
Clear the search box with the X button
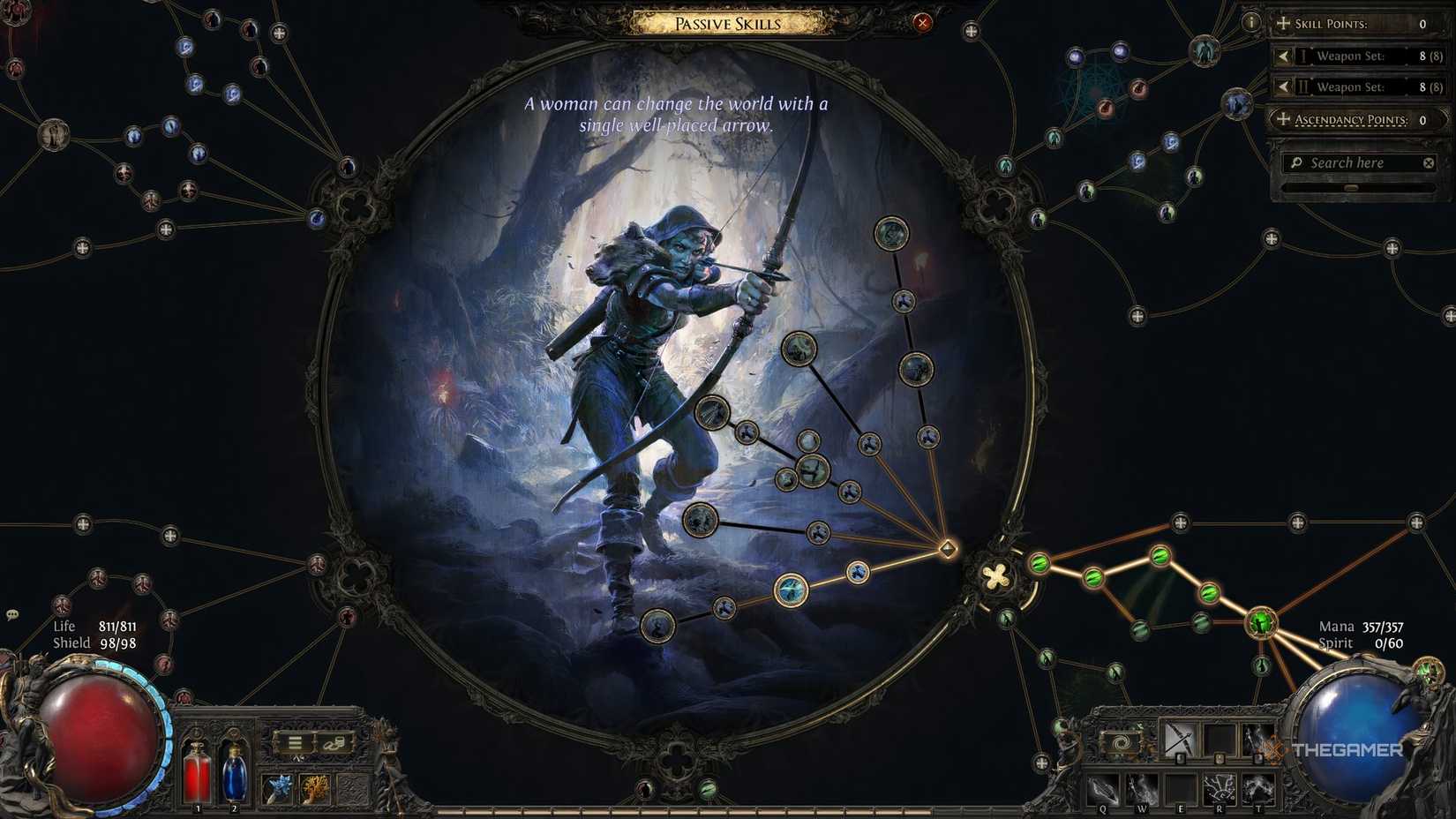coord(1428,162)
